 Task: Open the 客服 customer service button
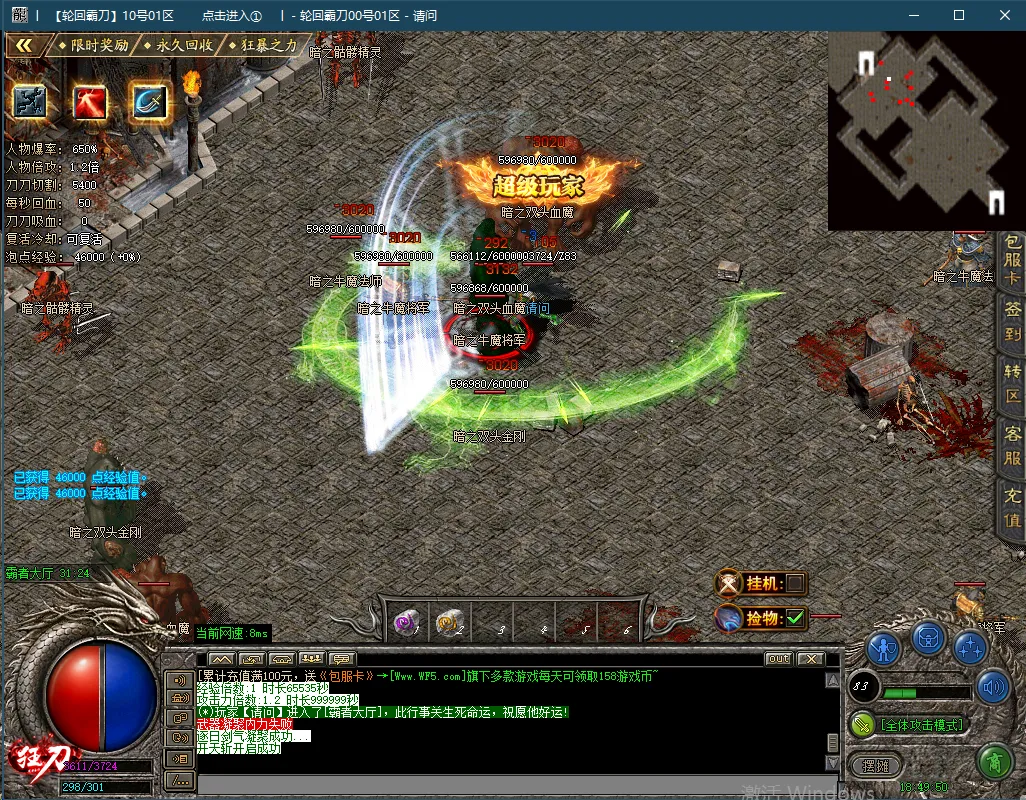coord(1012,447)
